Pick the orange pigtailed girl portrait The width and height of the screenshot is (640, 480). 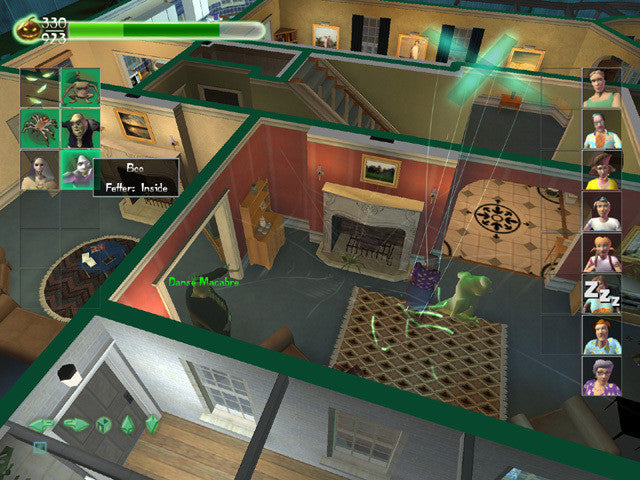[602, 253]
